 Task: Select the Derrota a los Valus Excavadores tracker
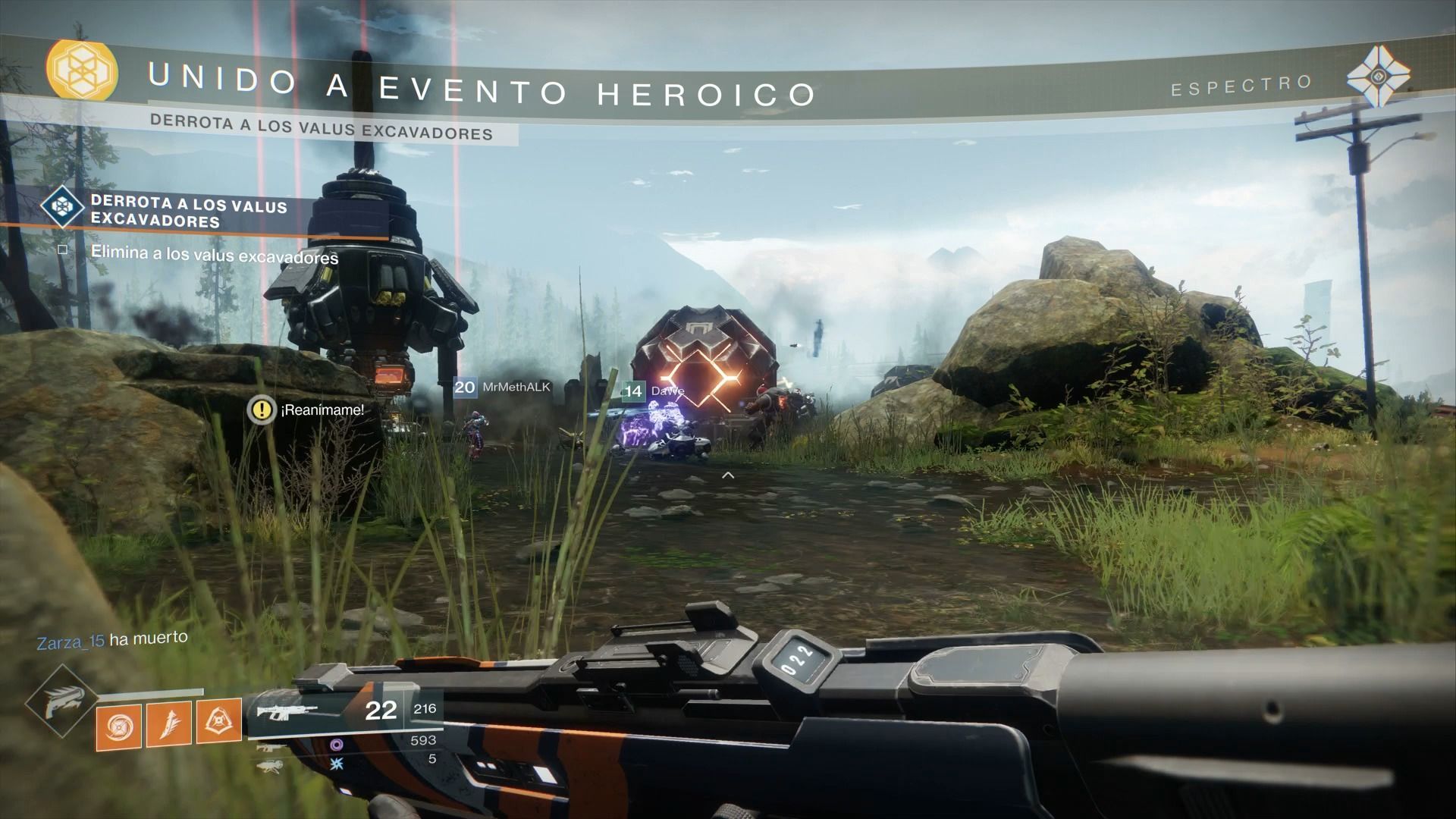pos(188,213)
